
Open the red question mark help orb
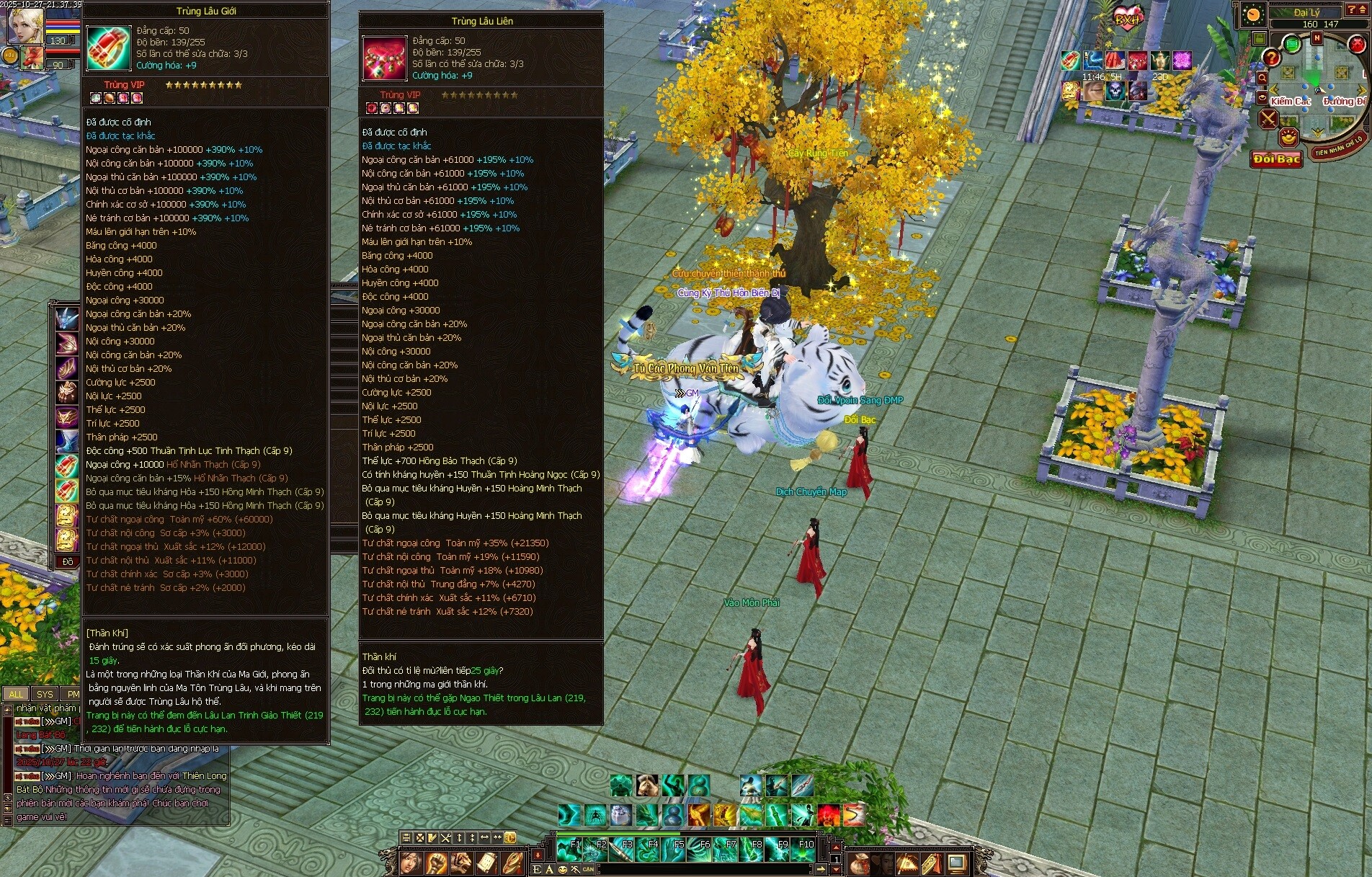pyautogui.click(x=1273, y=58)
